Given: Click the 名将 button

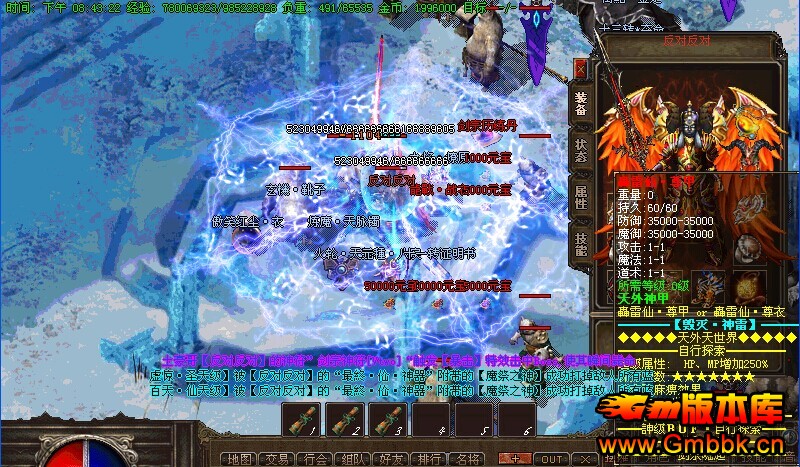Looking at the screenshot, I should pyautogui.click(x=467, y=459).
